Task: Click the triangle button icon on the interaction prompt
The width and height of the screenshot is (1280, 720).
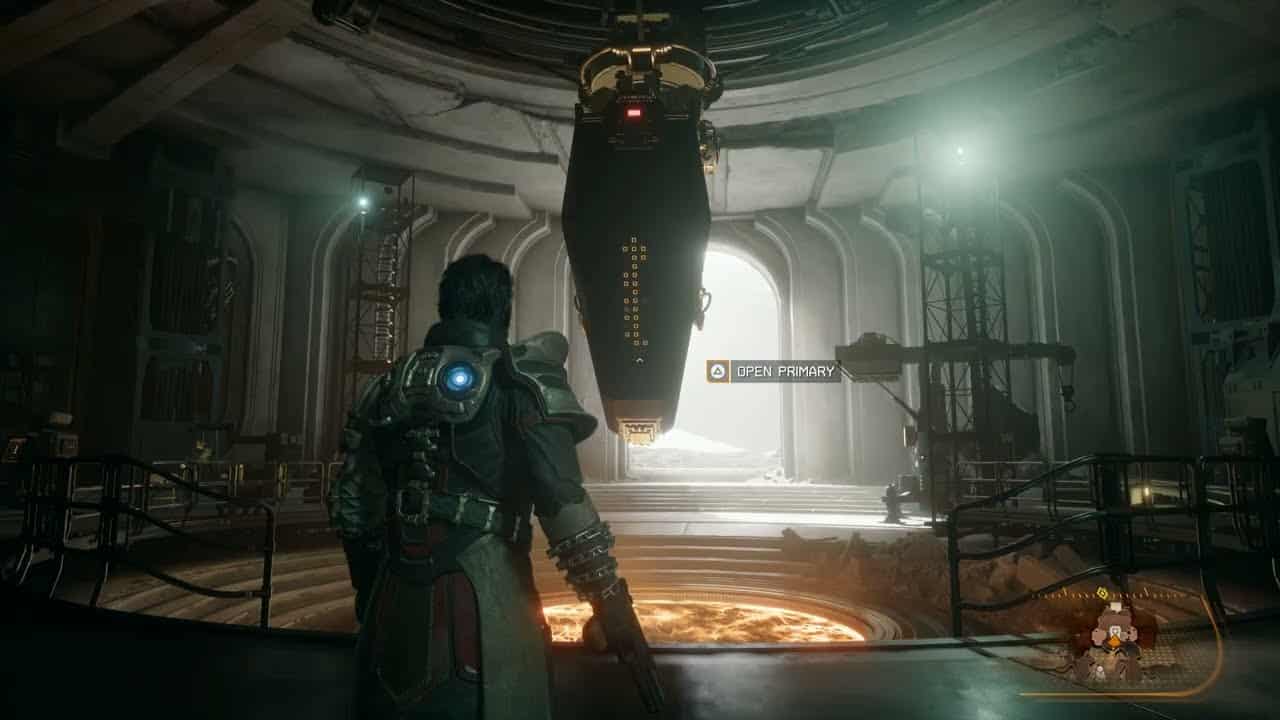Action: pyautogui.click(x=719, y=370)
